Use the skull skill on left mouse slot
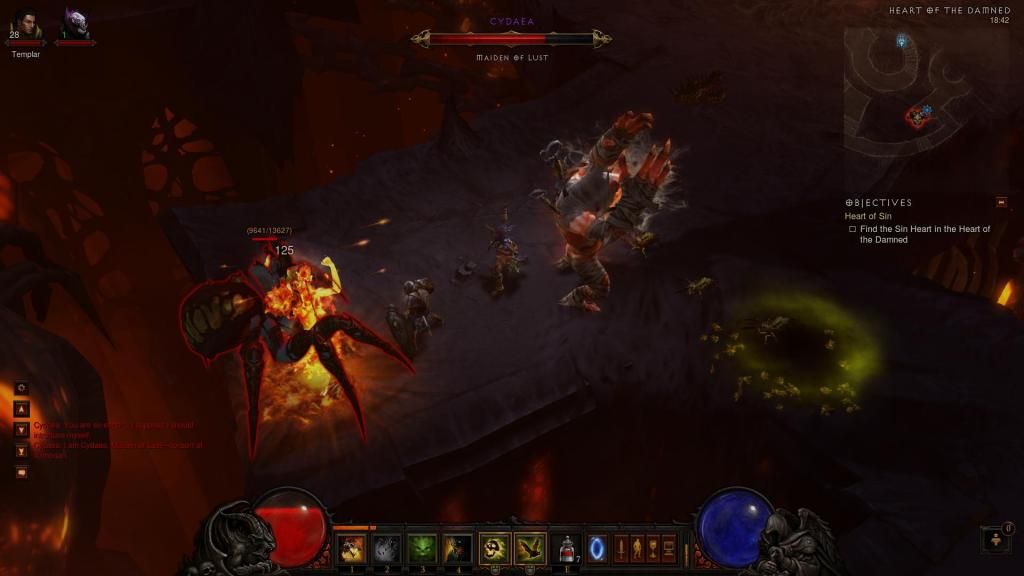The image size is (1024, 576). point(494,548)
